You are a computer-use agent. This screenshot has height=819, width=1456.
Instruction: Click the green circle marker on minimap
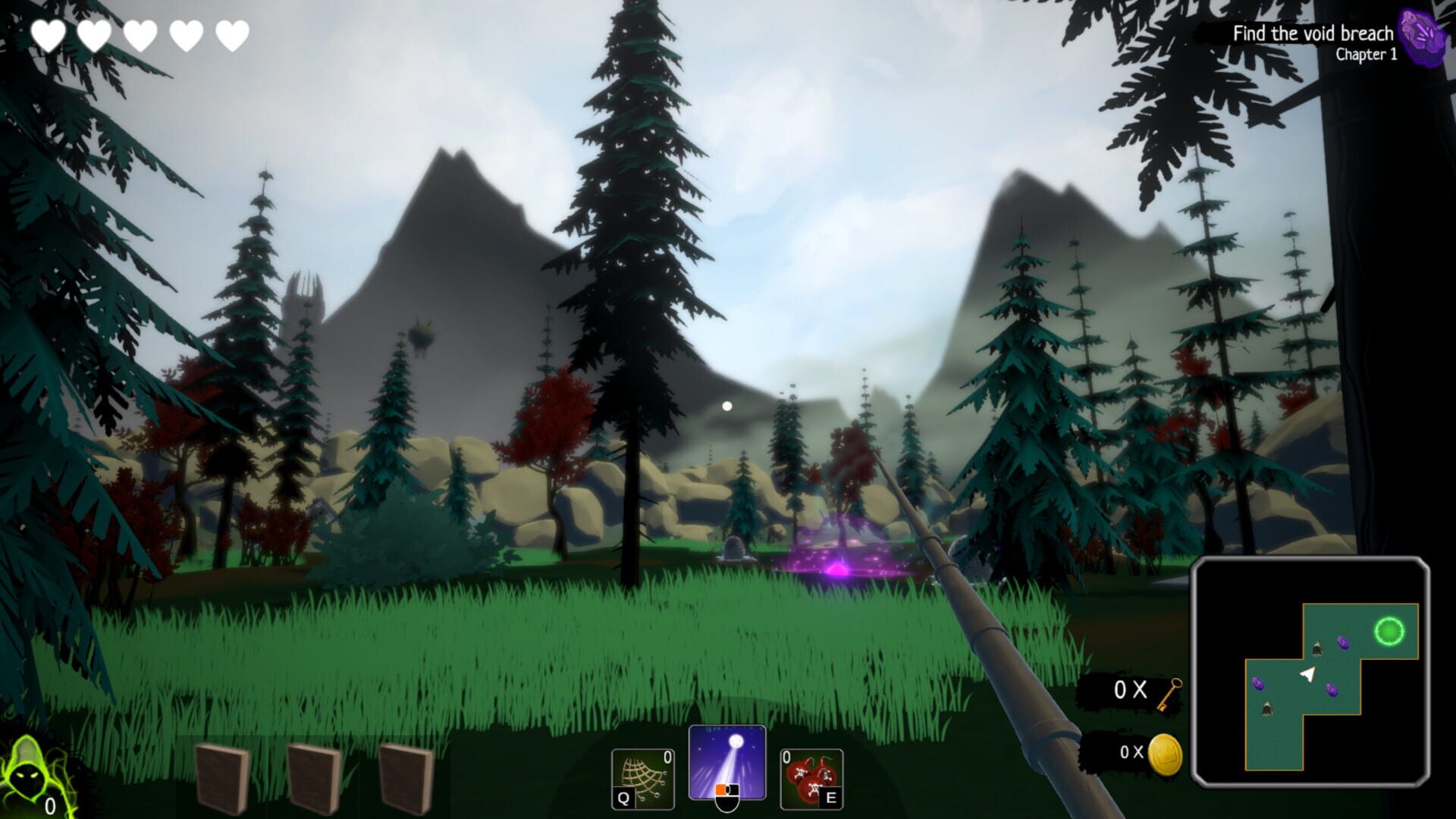(x=1389, y=631)
